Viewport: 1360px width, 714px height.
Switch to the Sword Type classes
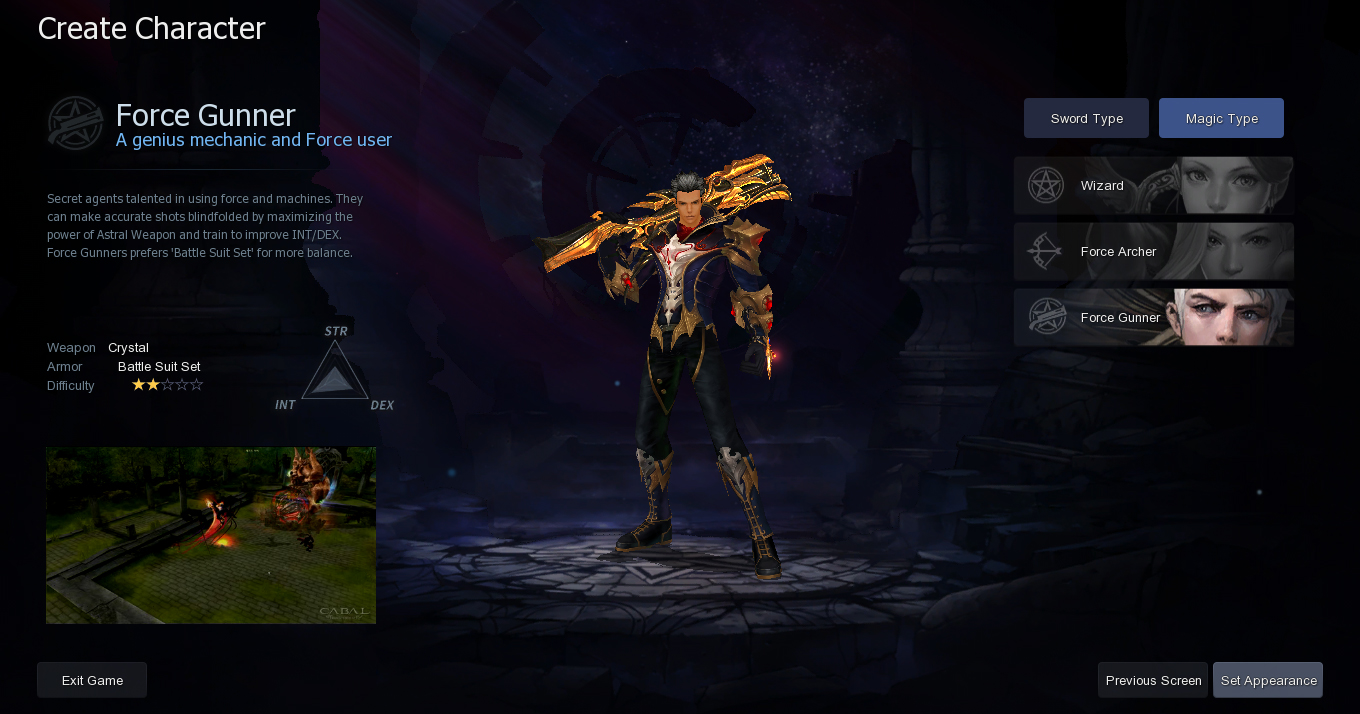tap(1086, 118)
